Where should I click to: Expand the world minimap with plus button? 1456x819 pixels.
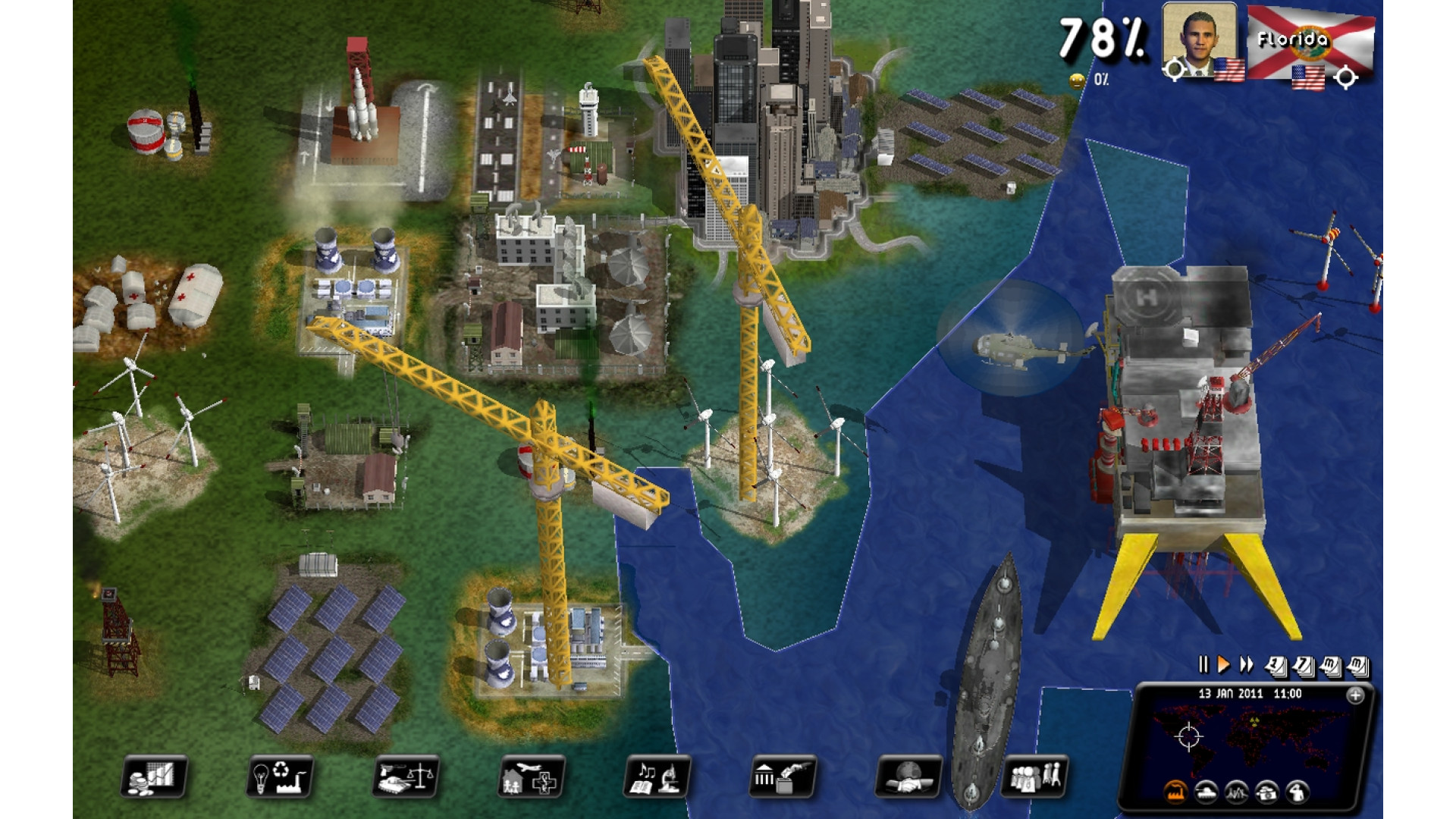coord(1354,695)
